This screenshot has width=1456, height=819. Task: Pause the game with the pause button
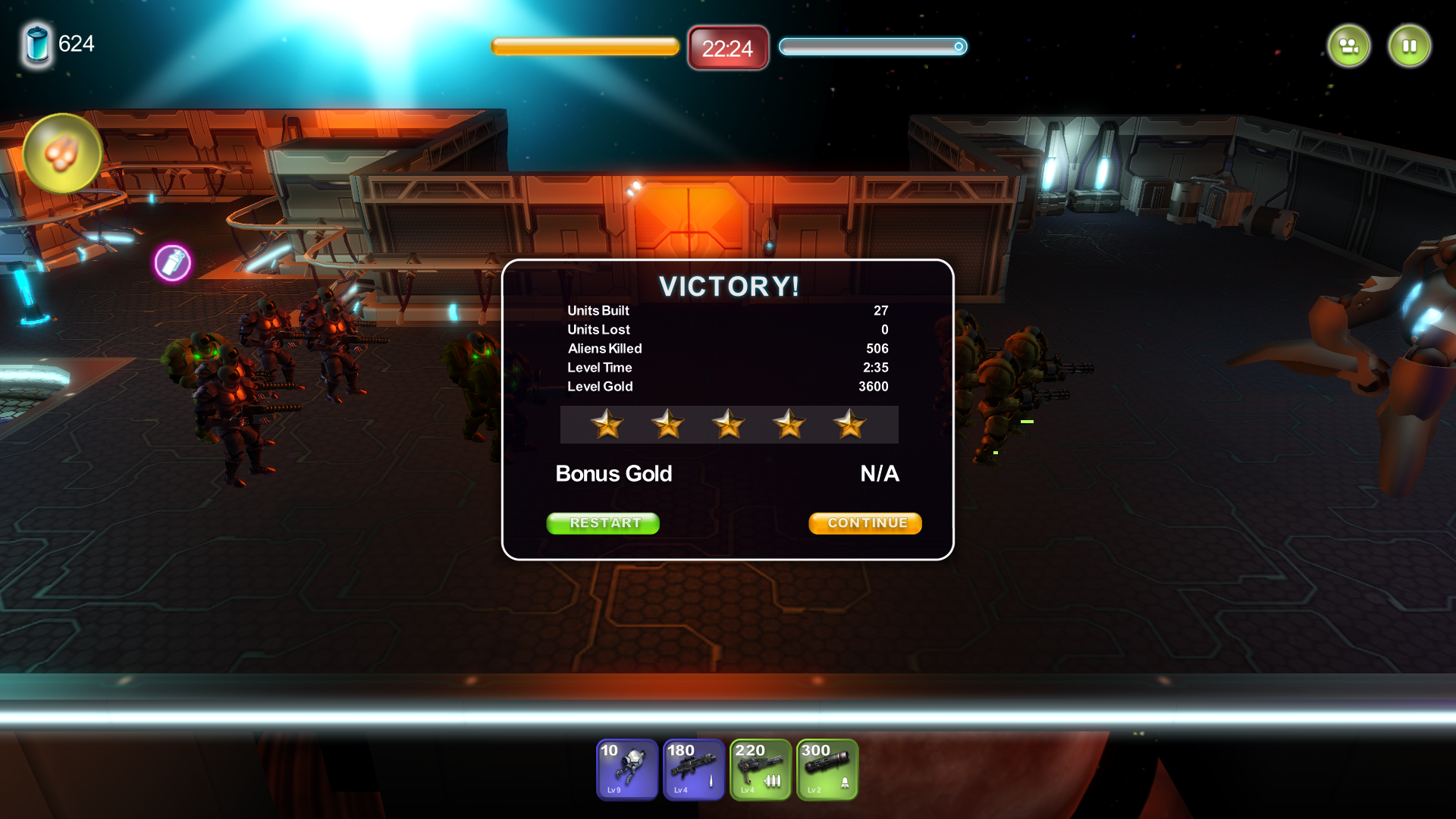[x=1409, y=45]
